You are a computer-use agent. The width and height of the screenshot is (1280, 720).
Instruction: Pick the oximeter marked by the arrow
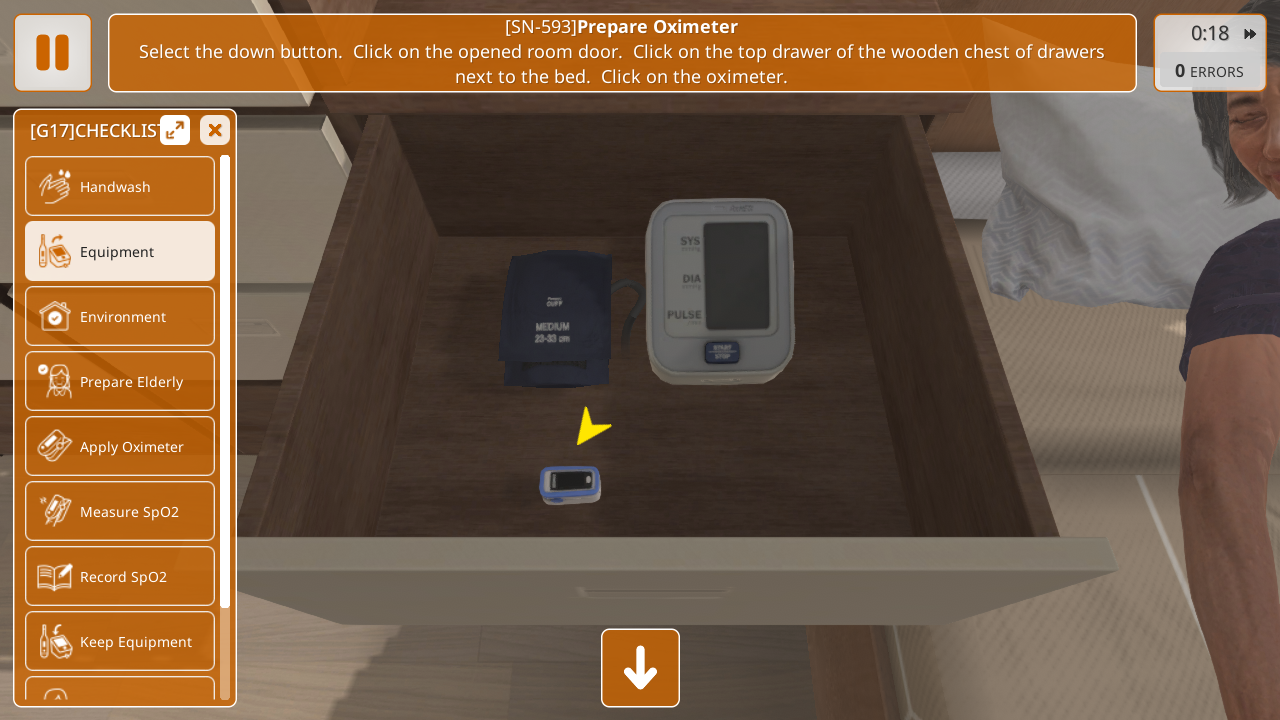pyautogui.click(x=570, y=484)
